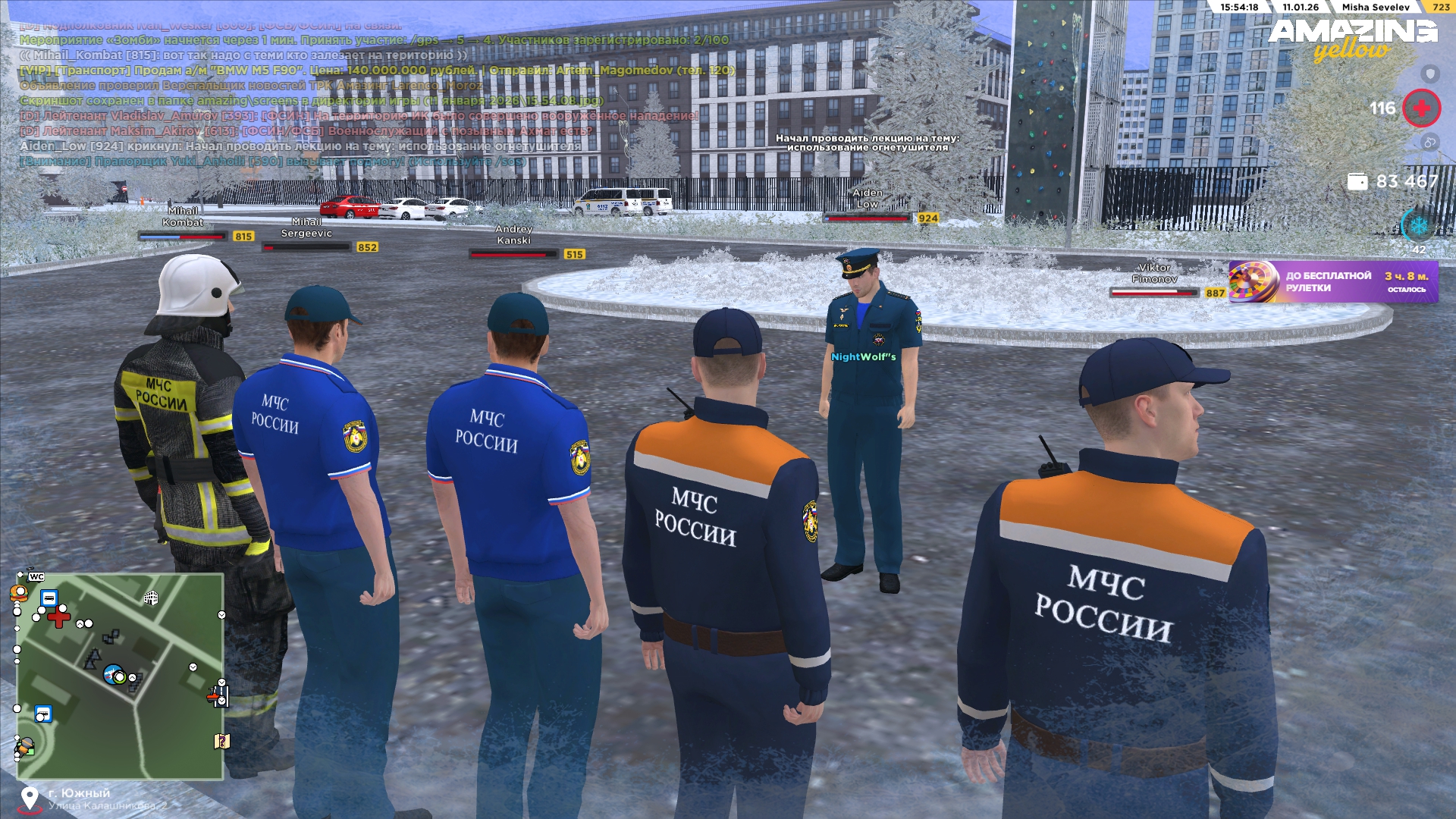The image size is (1456, 819).
Task: Click the Misha Sevelev player name label
Action: (x=1376, y=8)
